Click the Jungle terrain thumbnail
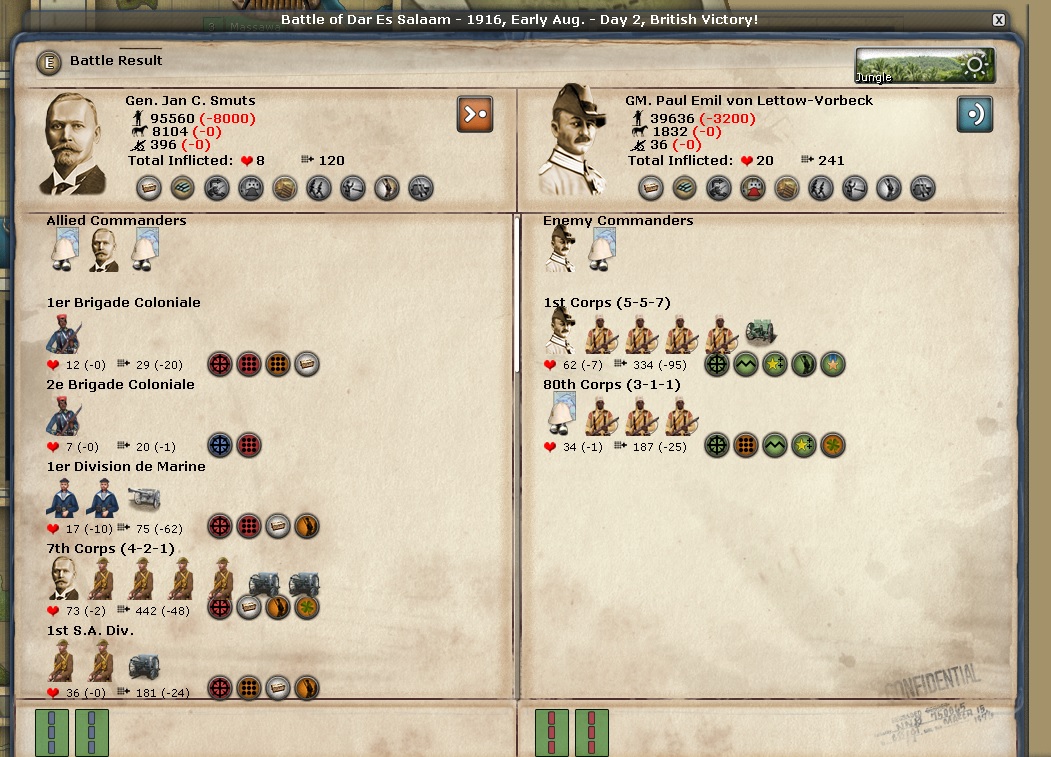 [924, 66]
